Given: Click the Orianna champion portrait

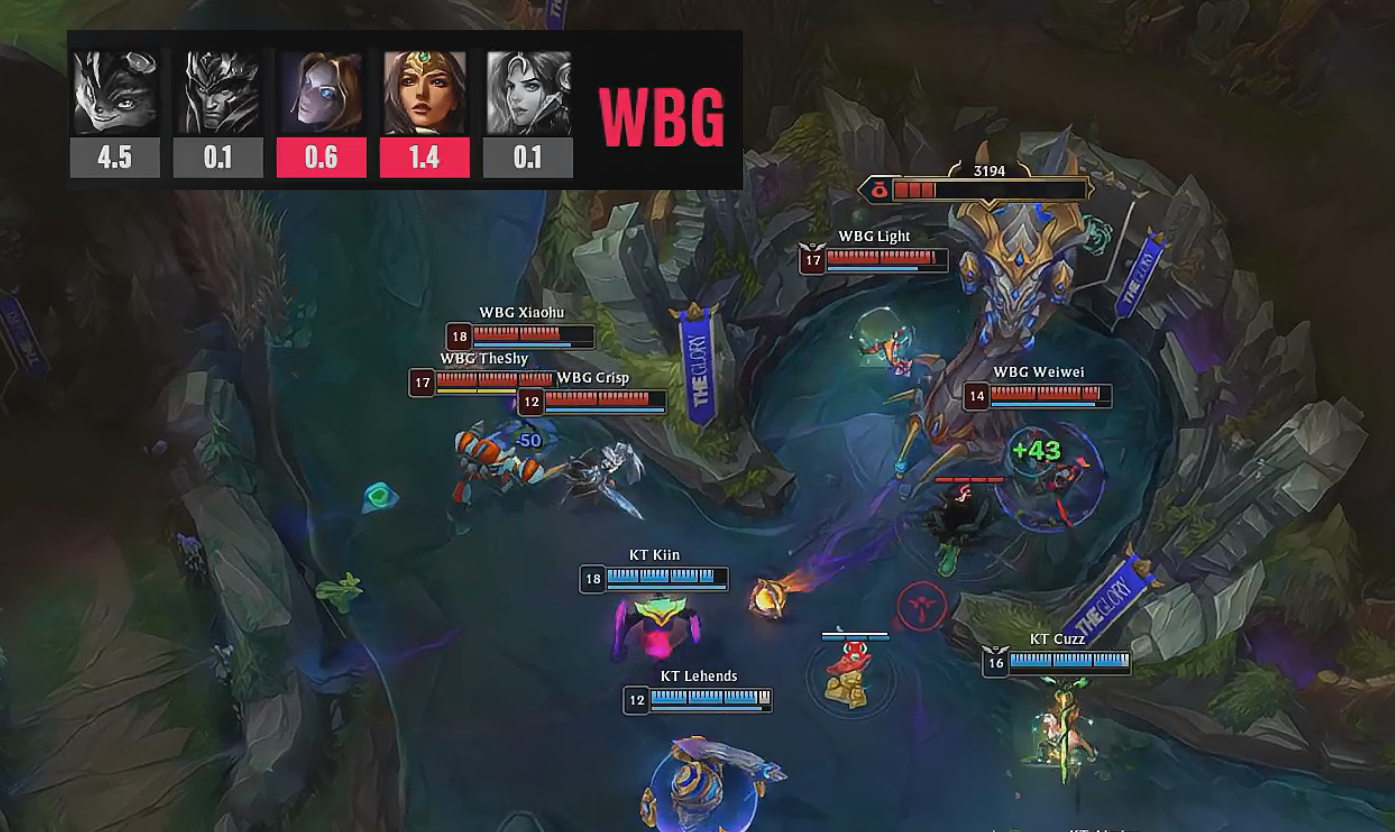Looking at the screenshot, I should tap(321, 93).
